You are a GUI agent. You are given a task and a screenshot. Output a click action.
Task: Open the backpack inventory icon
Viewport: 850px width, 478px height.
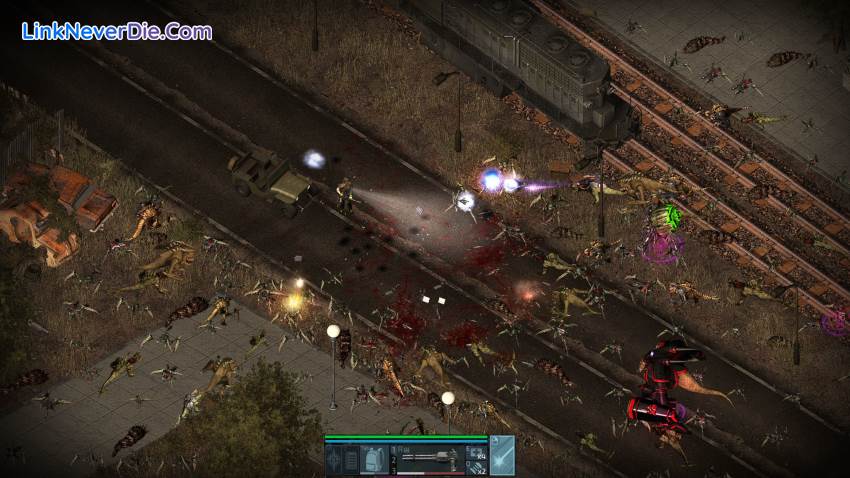tap(374, 460)
